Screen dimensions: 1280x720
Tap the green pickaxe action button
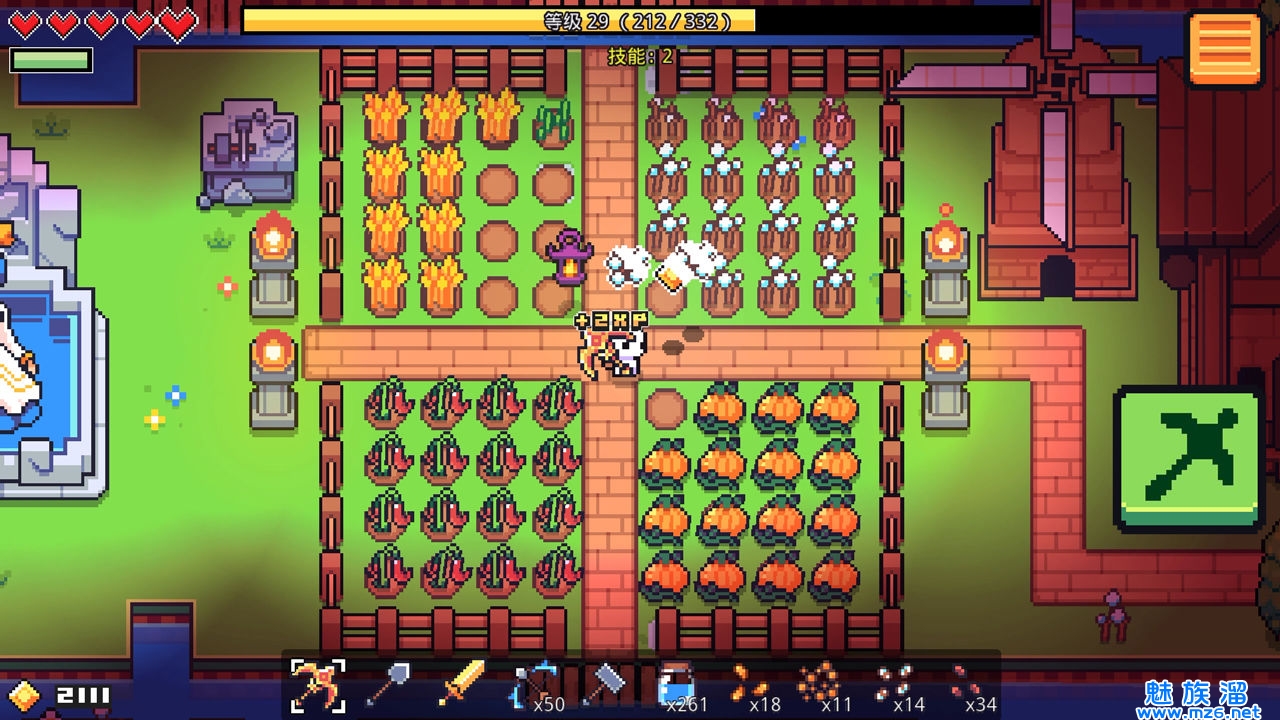pos(1188,458)
